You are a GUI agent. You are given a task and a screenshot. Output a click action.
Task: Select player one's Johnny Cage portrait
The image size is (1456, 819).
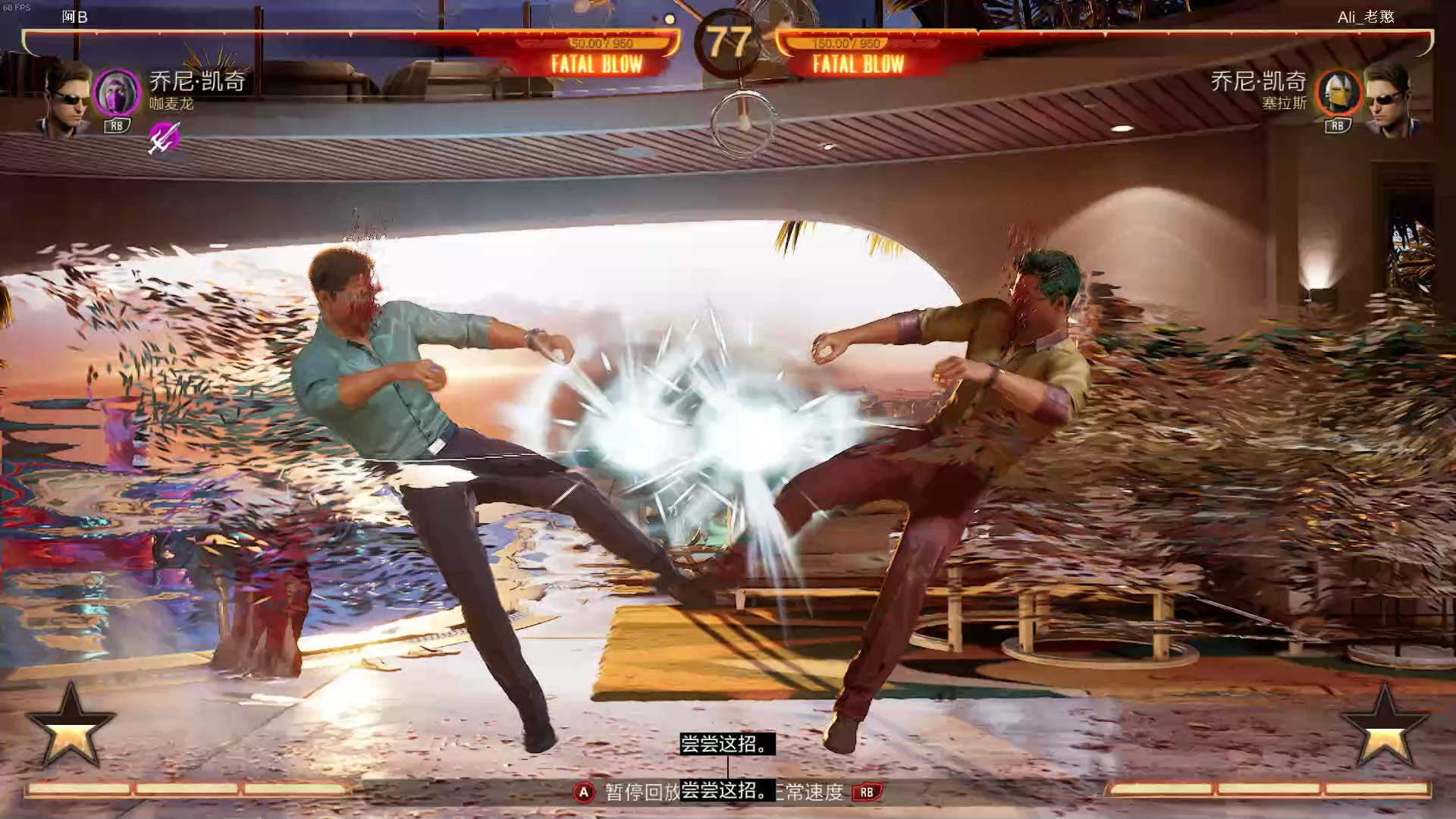pos(67,100)
